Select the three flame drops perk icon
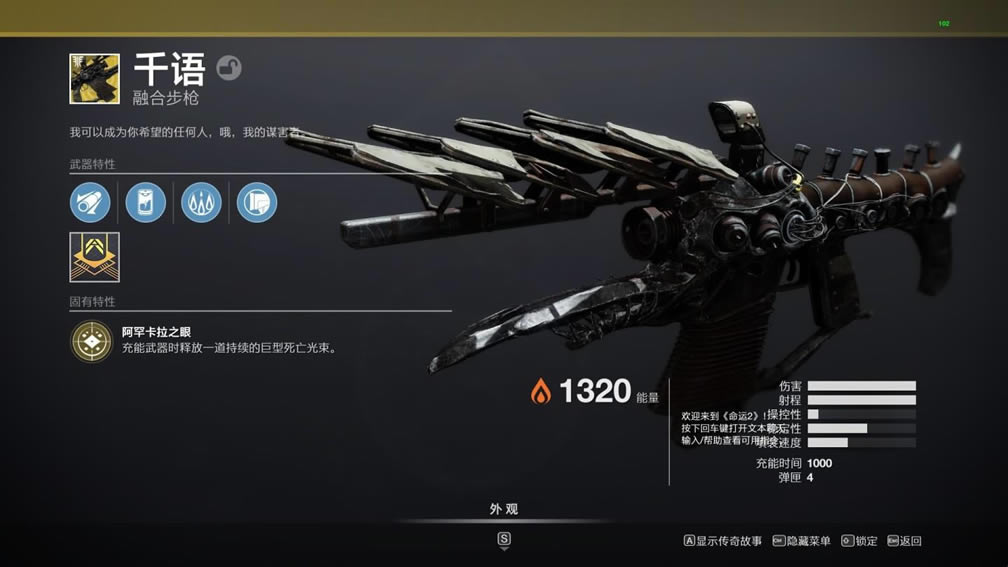 [201, 202]
